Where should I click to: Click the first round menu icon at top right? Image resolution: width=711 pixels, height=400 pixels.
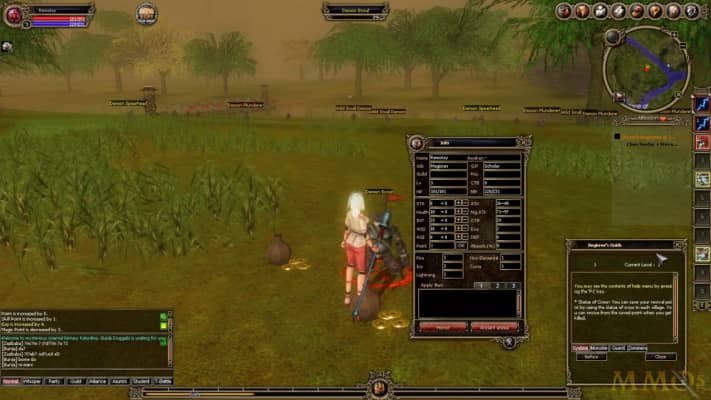point(563,11)
